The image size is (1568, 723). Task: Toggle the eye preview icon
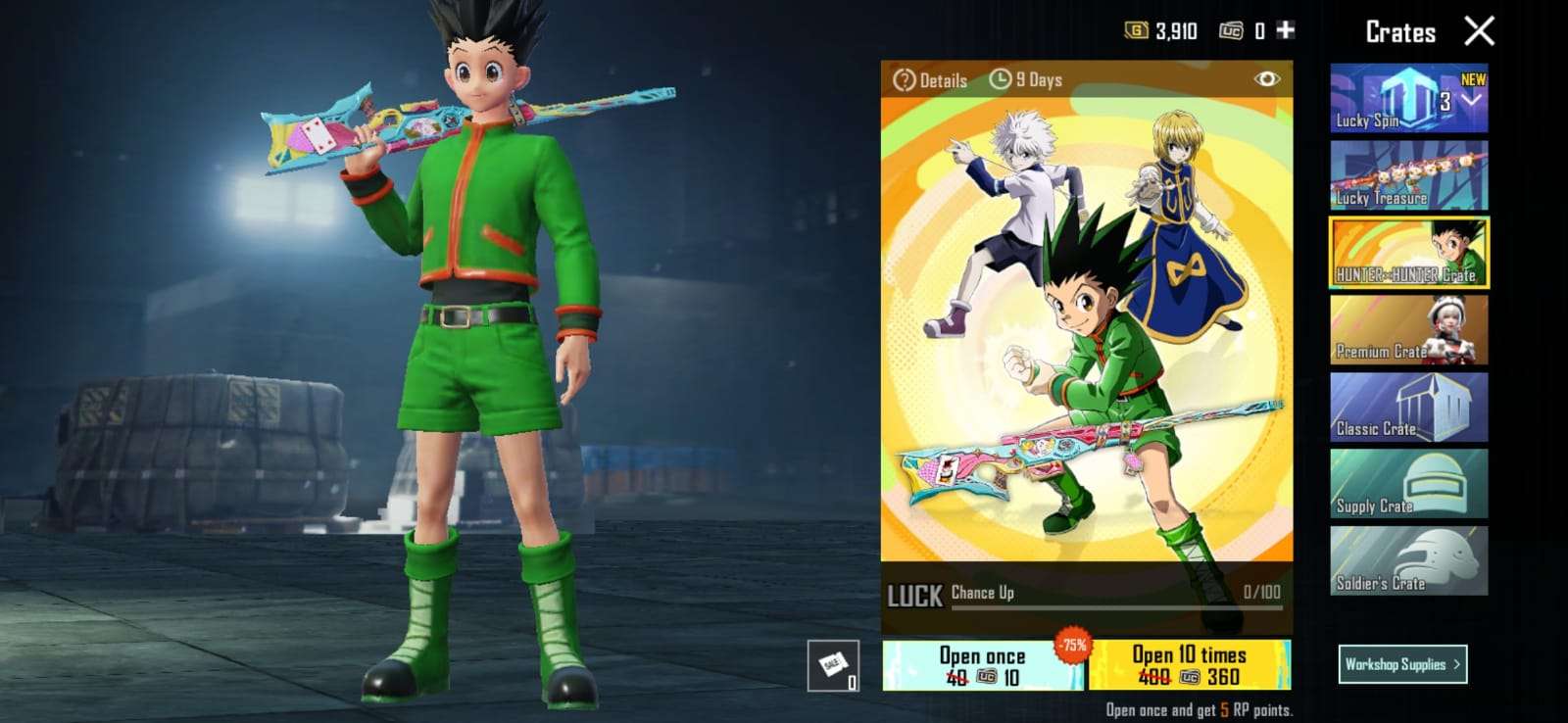1266,79
